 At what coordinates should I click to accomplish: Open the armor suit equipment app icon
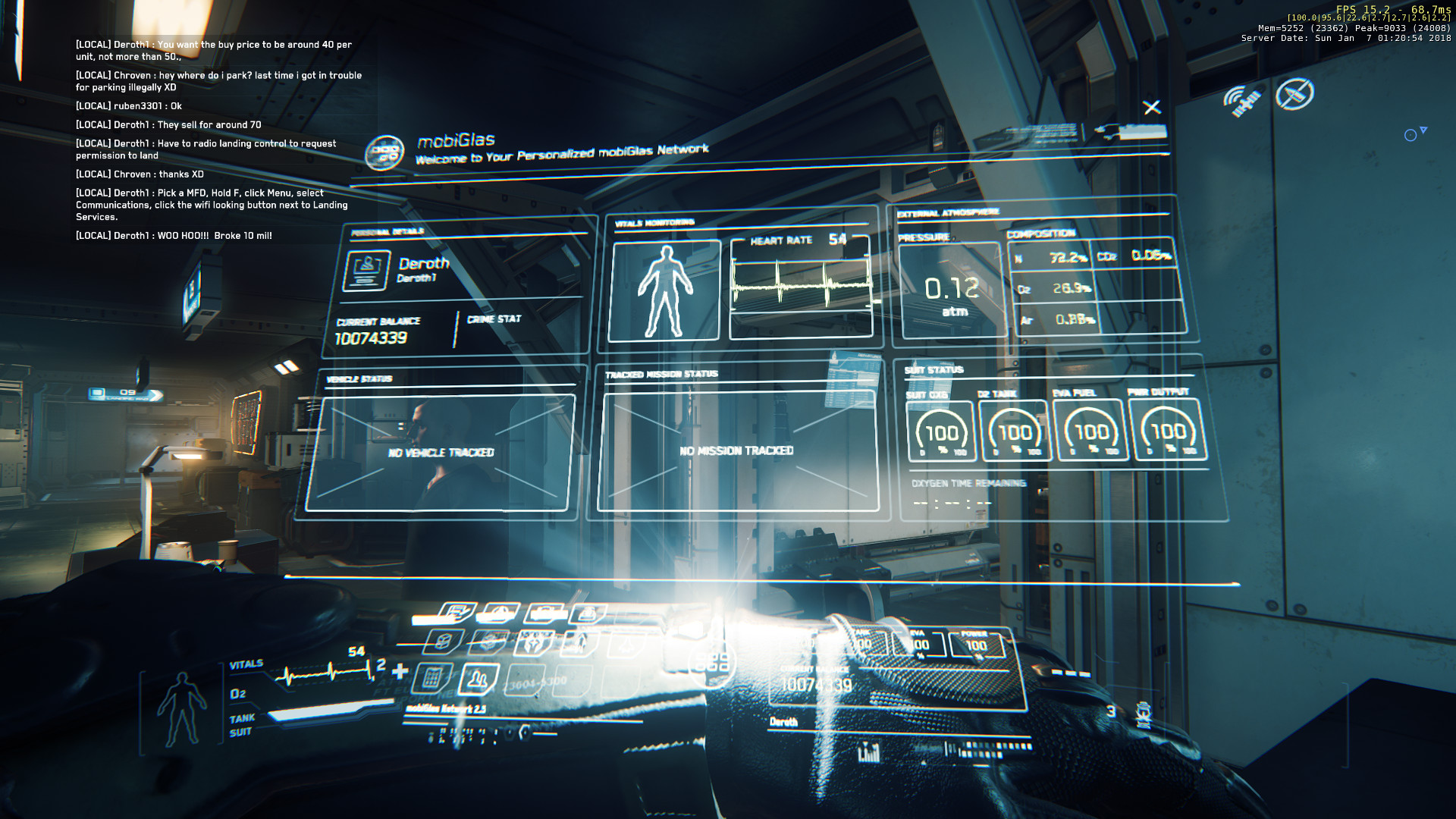click(534, 643)
